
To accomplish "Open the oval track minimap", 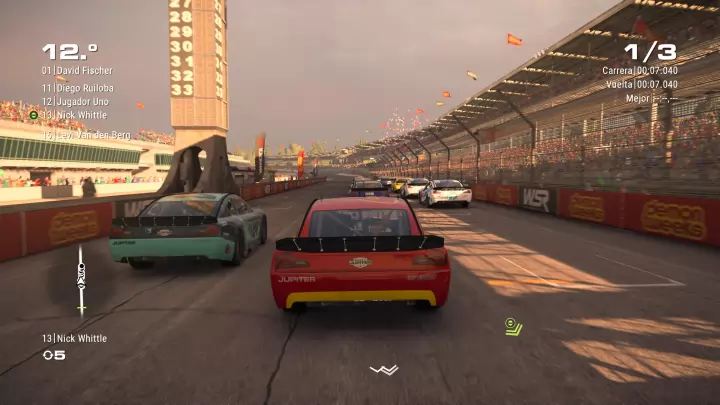I will [x=81, y=280].
